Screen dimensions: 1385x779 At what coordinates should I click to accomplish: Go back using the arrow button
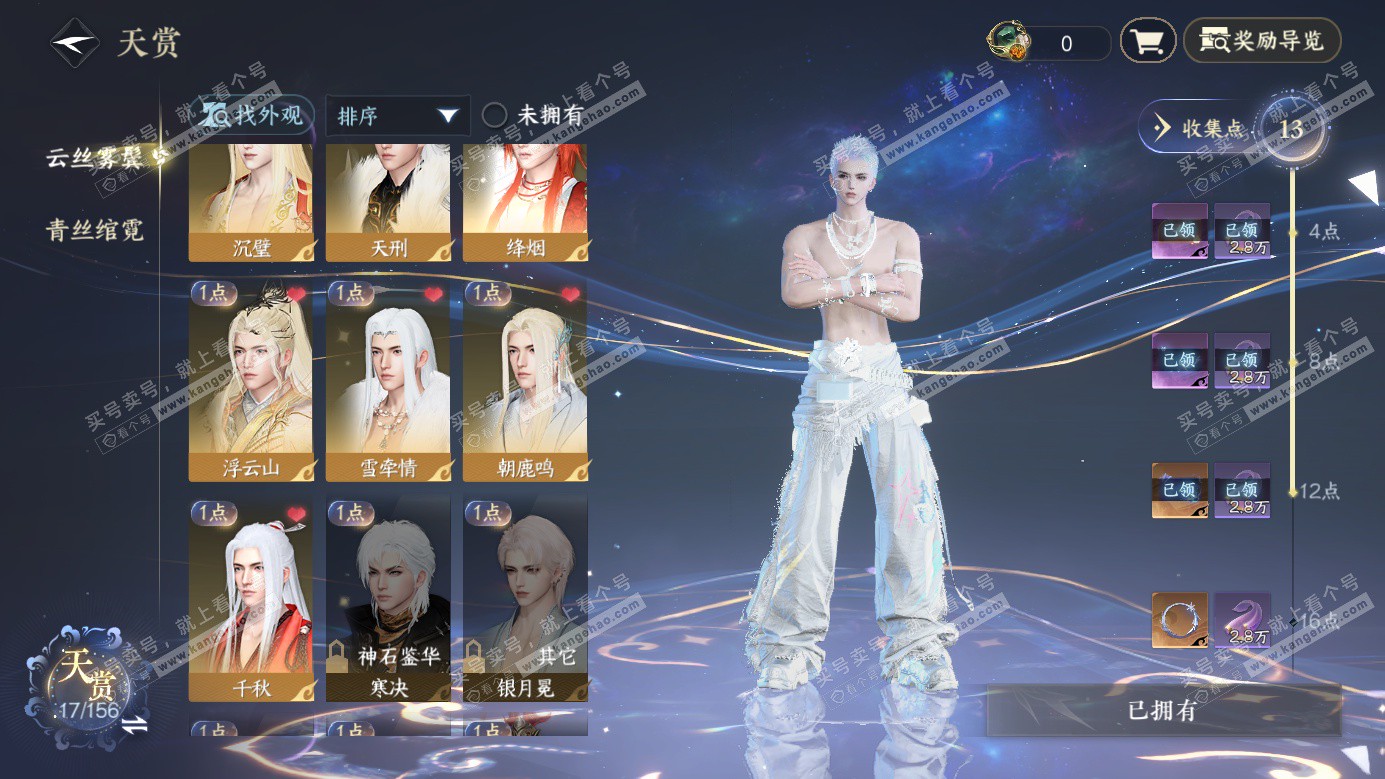(75, 43)
